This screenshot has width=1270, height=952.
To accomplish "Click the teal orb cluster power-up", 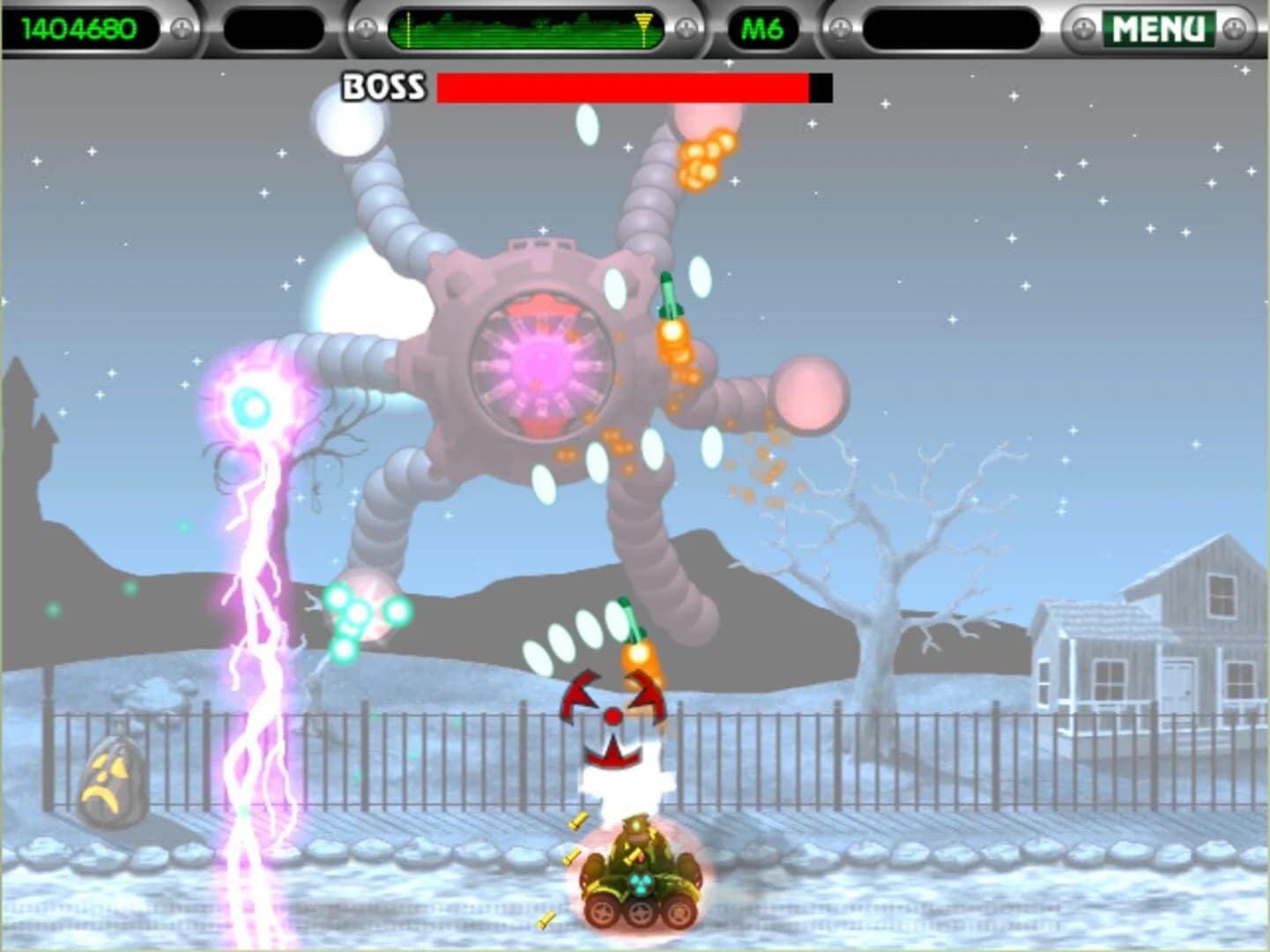I will pyautogui.click(x=362, y=612).
